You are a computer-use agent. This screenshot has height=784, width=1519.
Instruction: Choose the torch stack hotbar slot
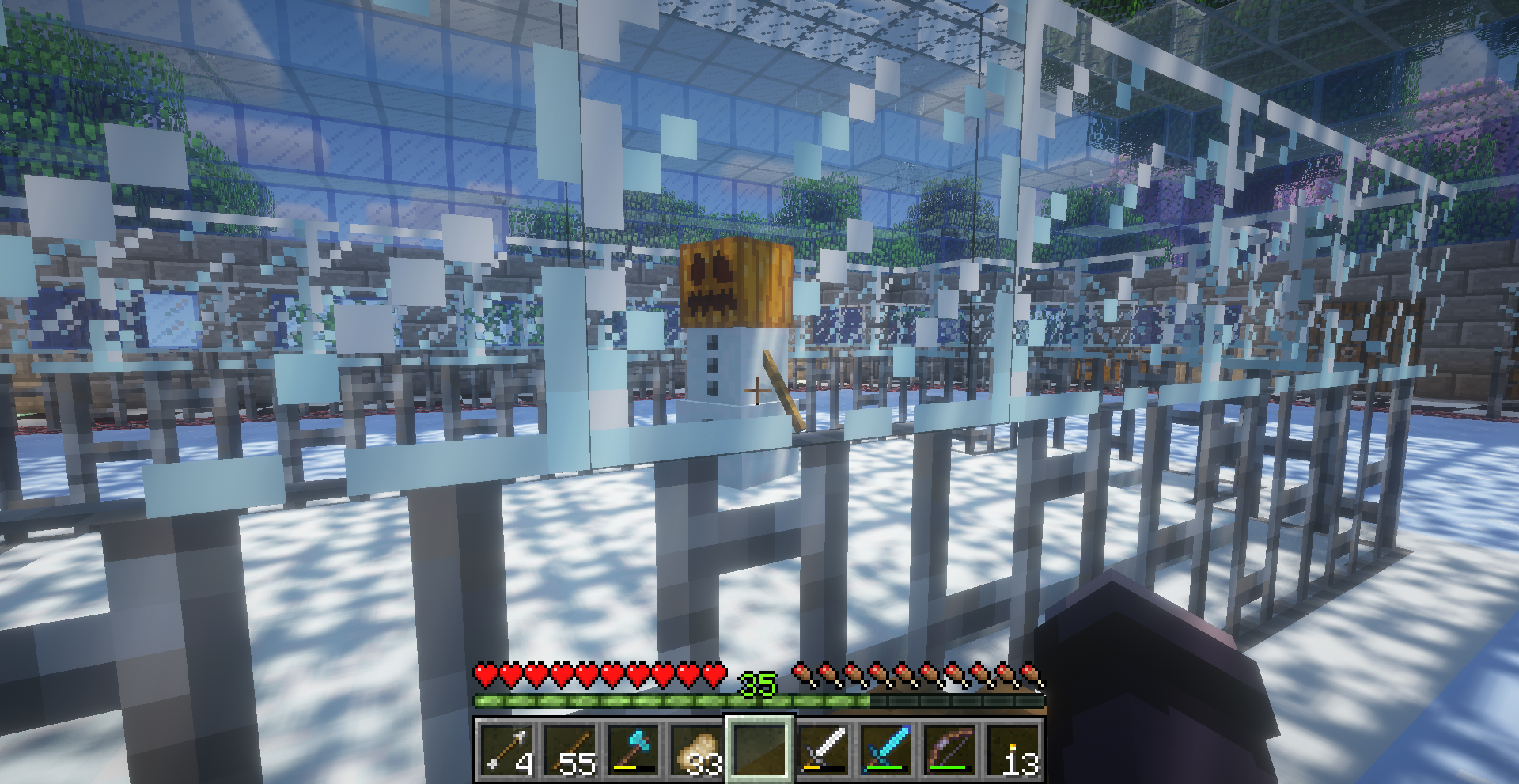click(x=1013, y=749)
